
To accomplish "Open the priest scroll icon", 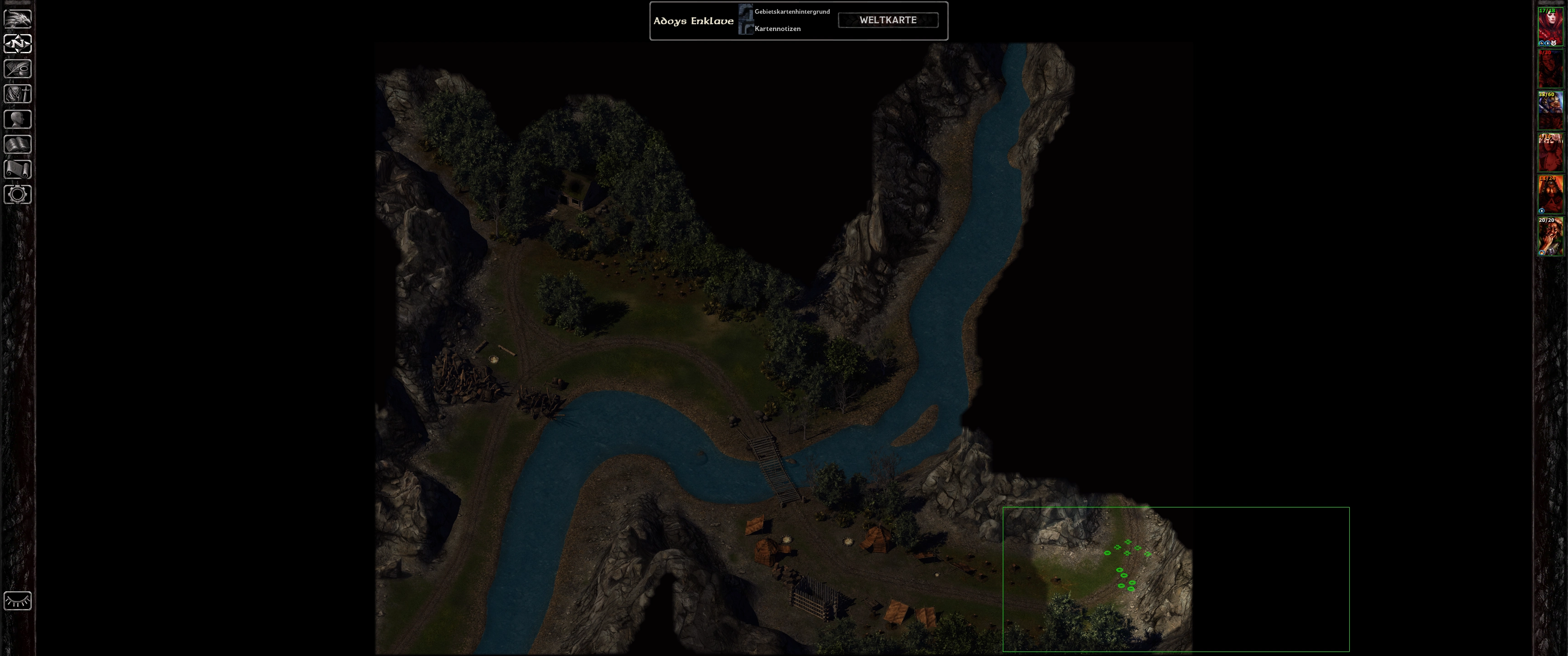I will [18, 169].
